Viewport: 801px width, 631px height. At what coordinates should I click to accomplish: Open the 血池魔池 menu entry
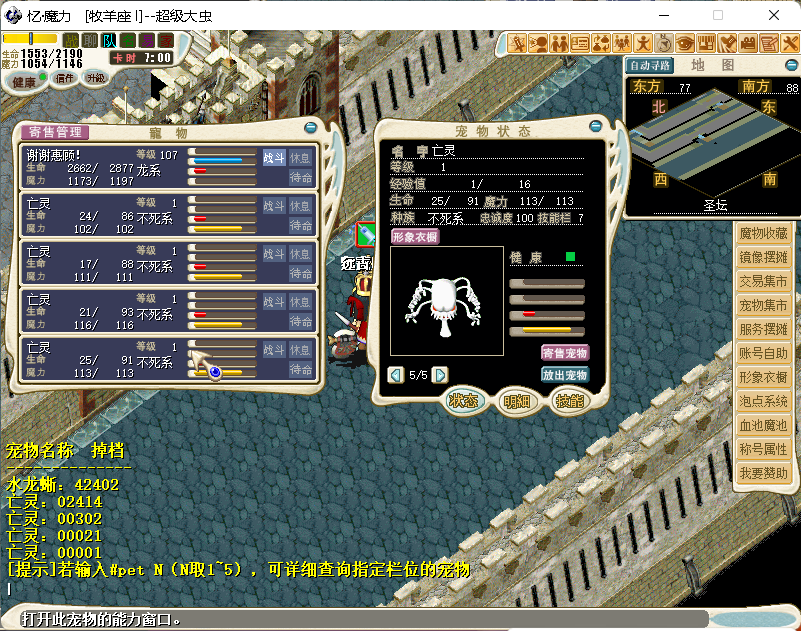click(763, 425)
